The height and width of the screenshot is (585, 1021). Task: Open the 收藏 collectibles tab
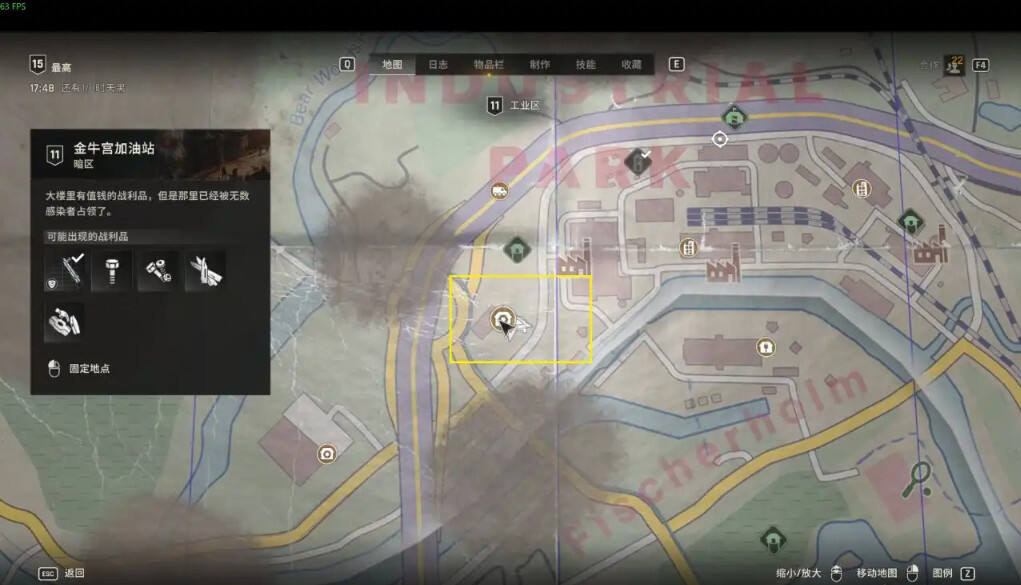pyautogui.click(x=631, y=65)
